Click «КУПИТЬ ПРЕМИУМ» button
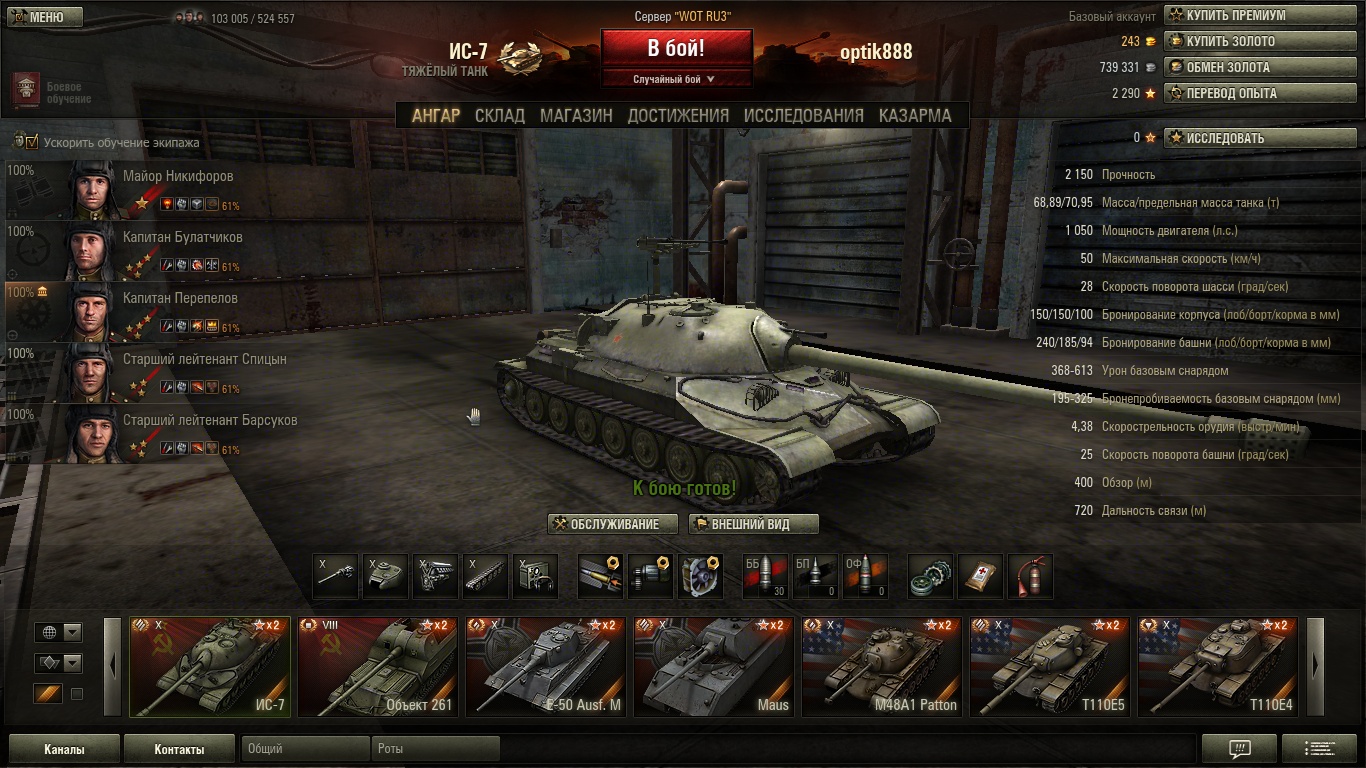The image size is (1366, 768). pyautogui.click(x=1245, y=16)
